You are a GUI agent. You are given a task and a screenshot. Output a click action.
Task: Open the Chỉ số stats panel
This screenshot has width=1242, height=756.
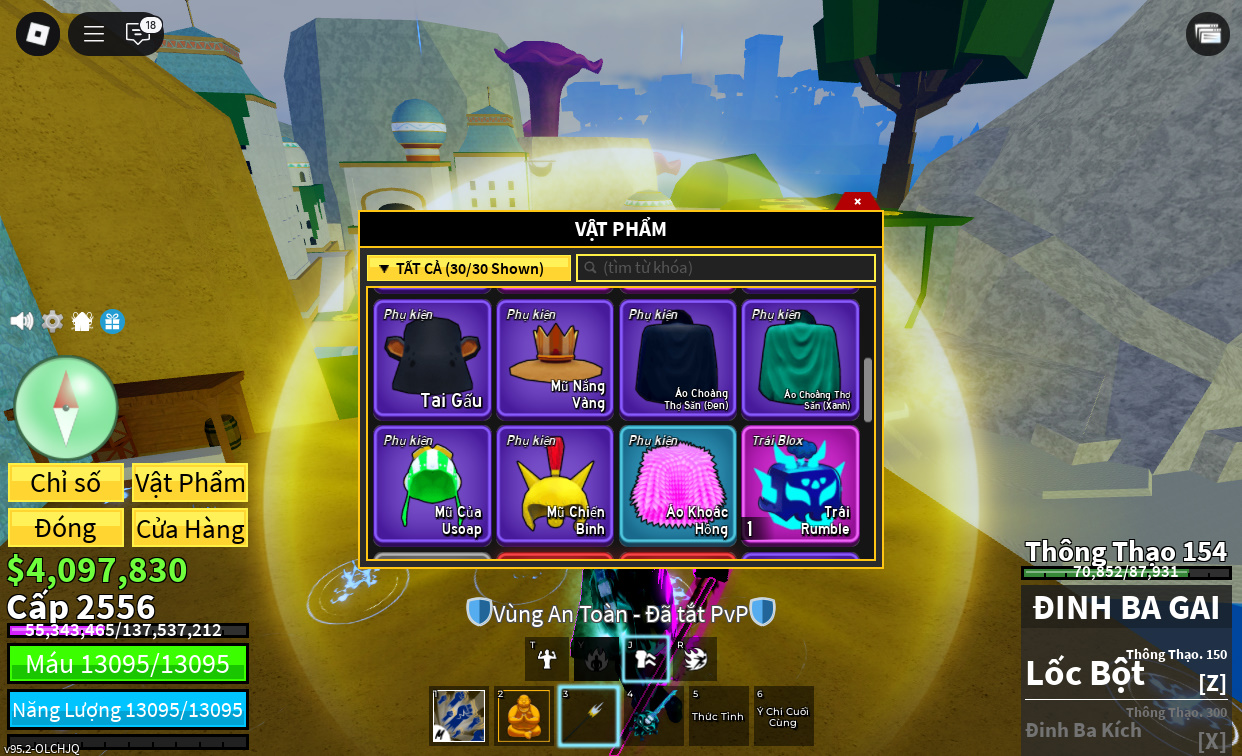tap(66, 482)
